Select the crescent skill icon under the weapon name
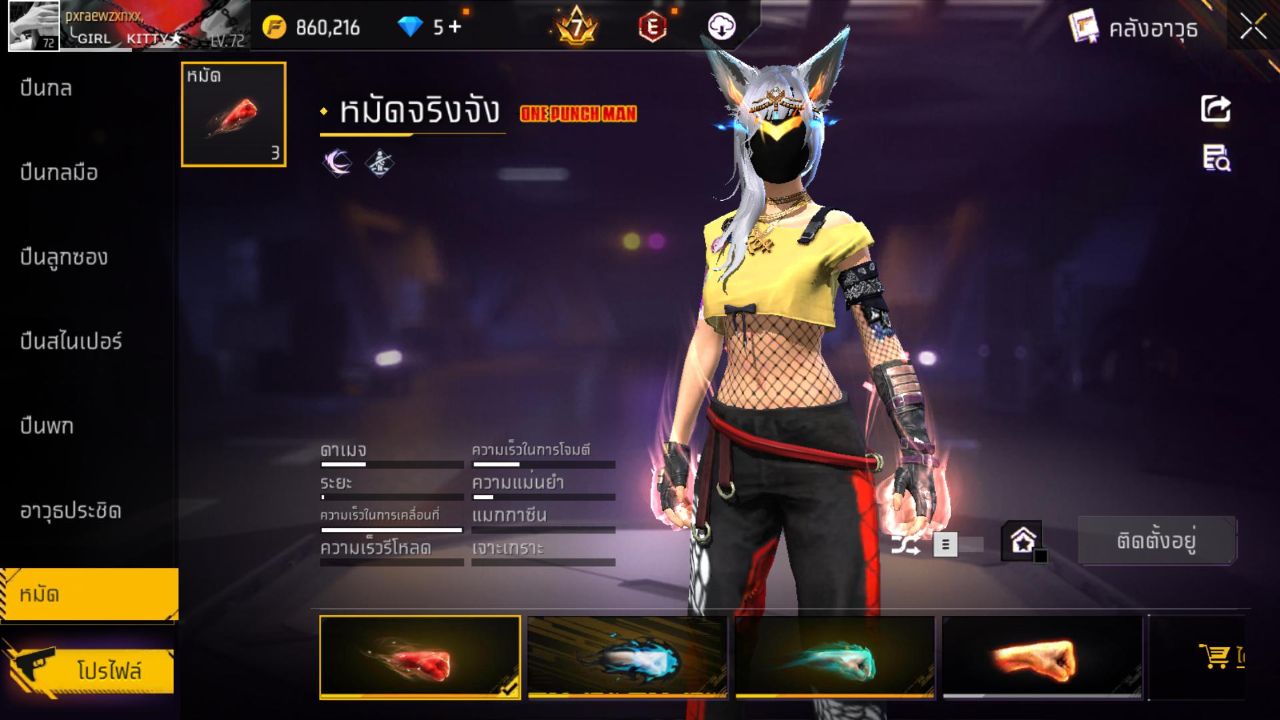 pos(337,160)
